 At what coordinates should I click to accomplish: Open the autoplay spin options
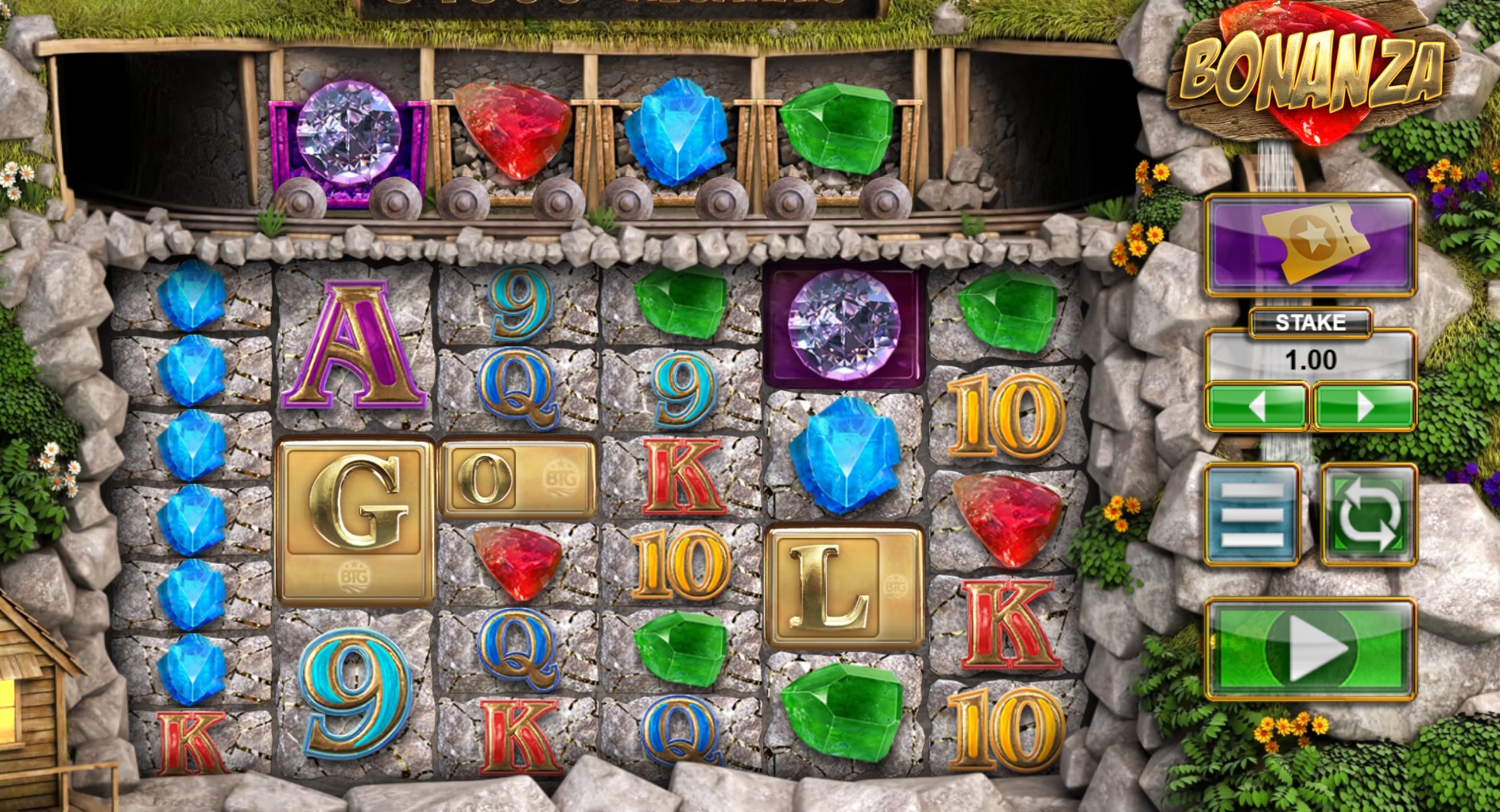click(1368, 515)
